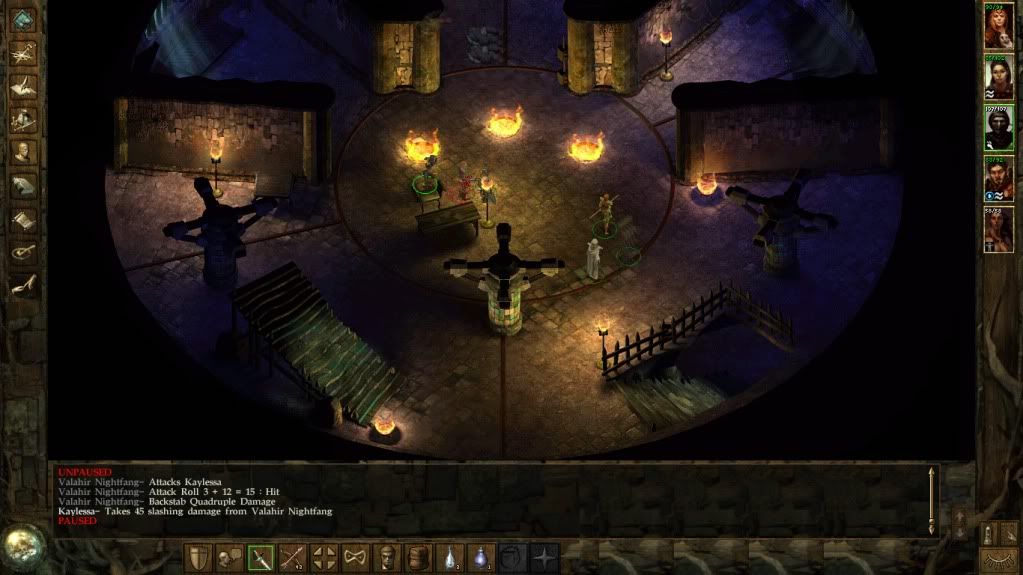Activate the shield guard action
The image size is (1023, 575).
click(198, 557)
